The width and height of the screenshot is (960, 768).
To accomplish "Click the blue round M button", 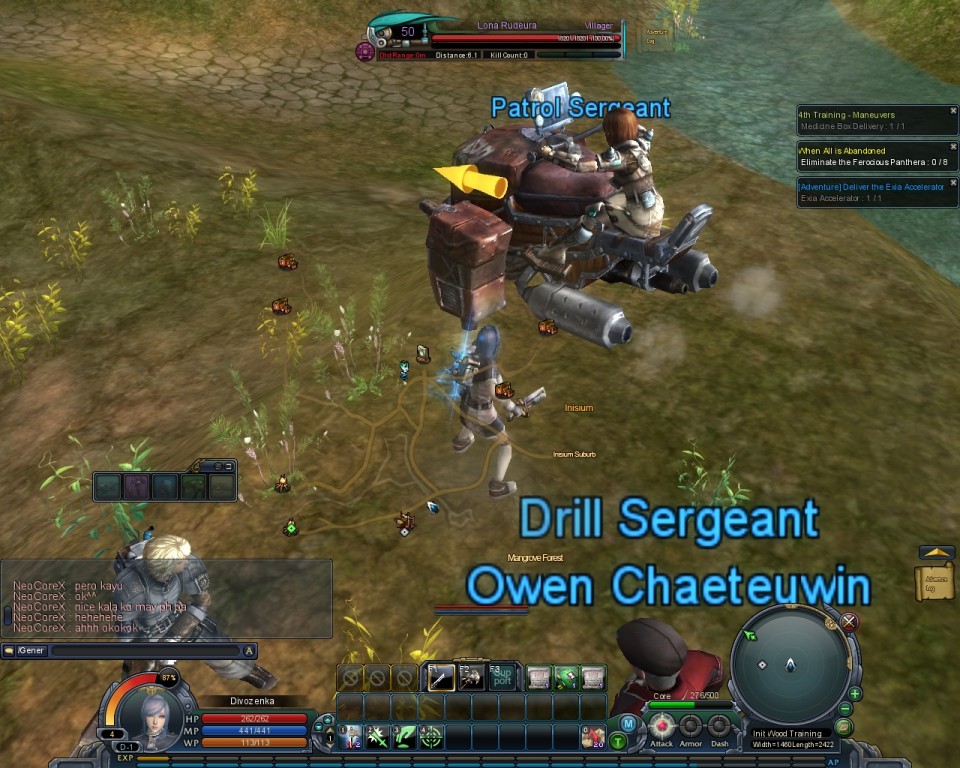I will (628, 723).
